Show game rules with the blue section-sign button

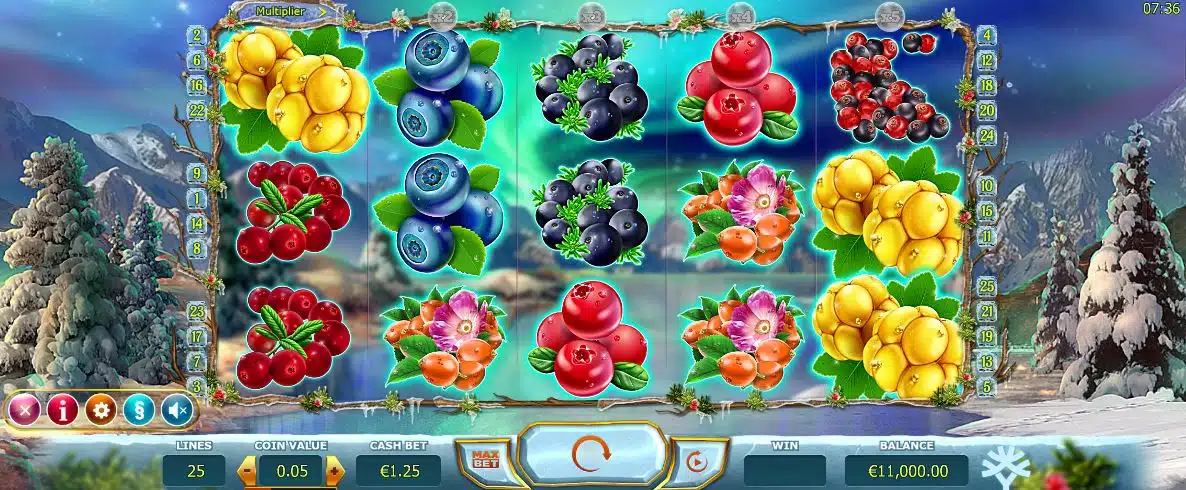click(x=137, y=409)
